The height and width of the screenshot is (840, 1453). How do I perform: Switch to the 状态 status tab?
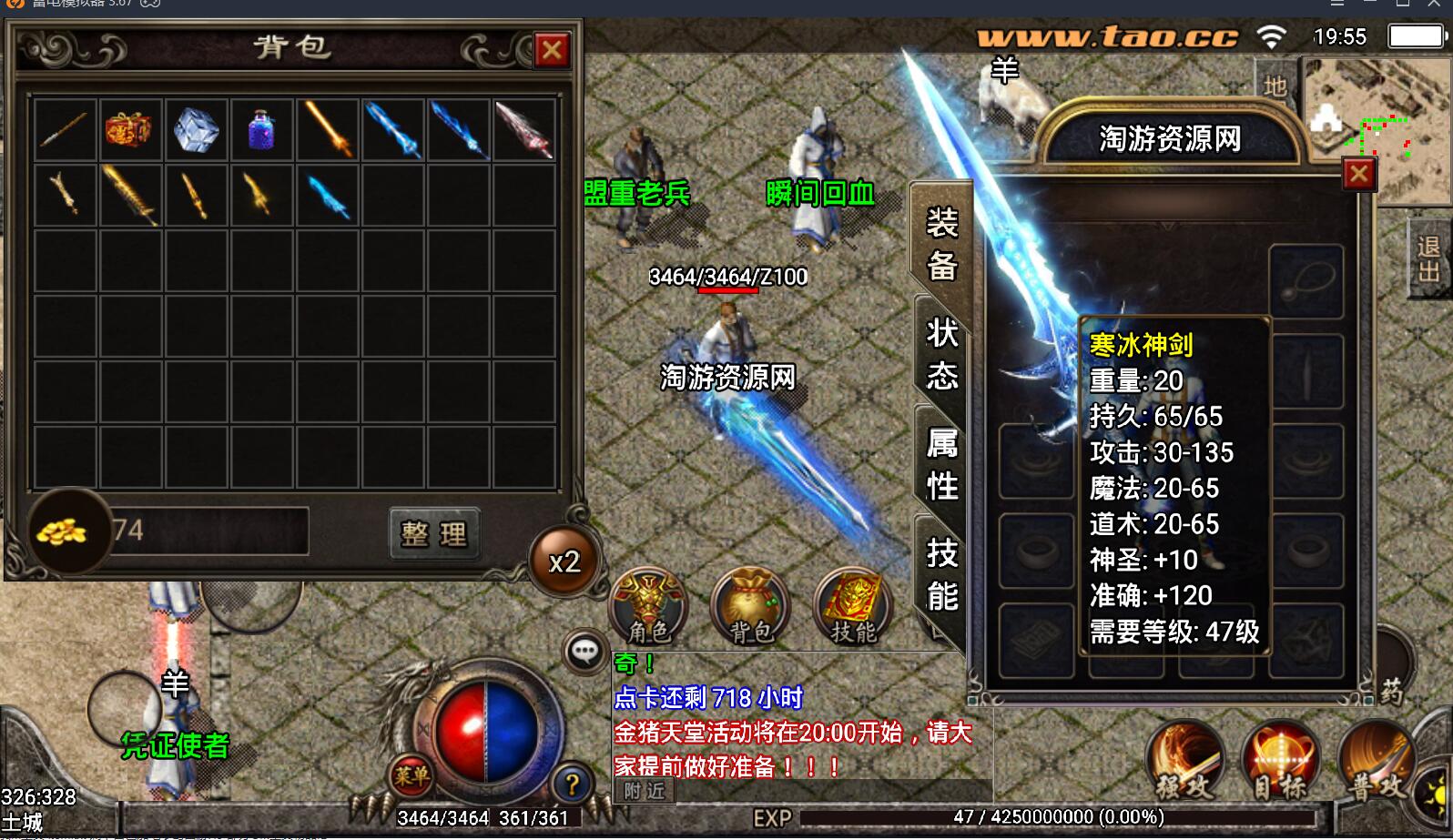[x=942, y=354]
